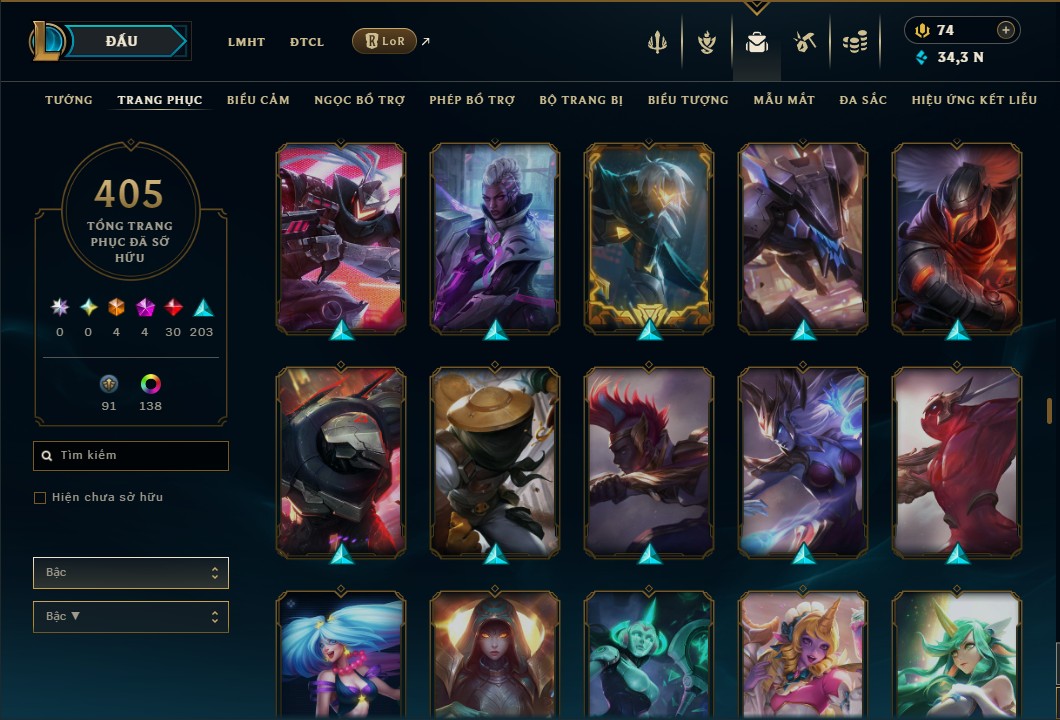Open the loot hammer icon
The image size is (1060, 720).
click(x=805, y=42)
